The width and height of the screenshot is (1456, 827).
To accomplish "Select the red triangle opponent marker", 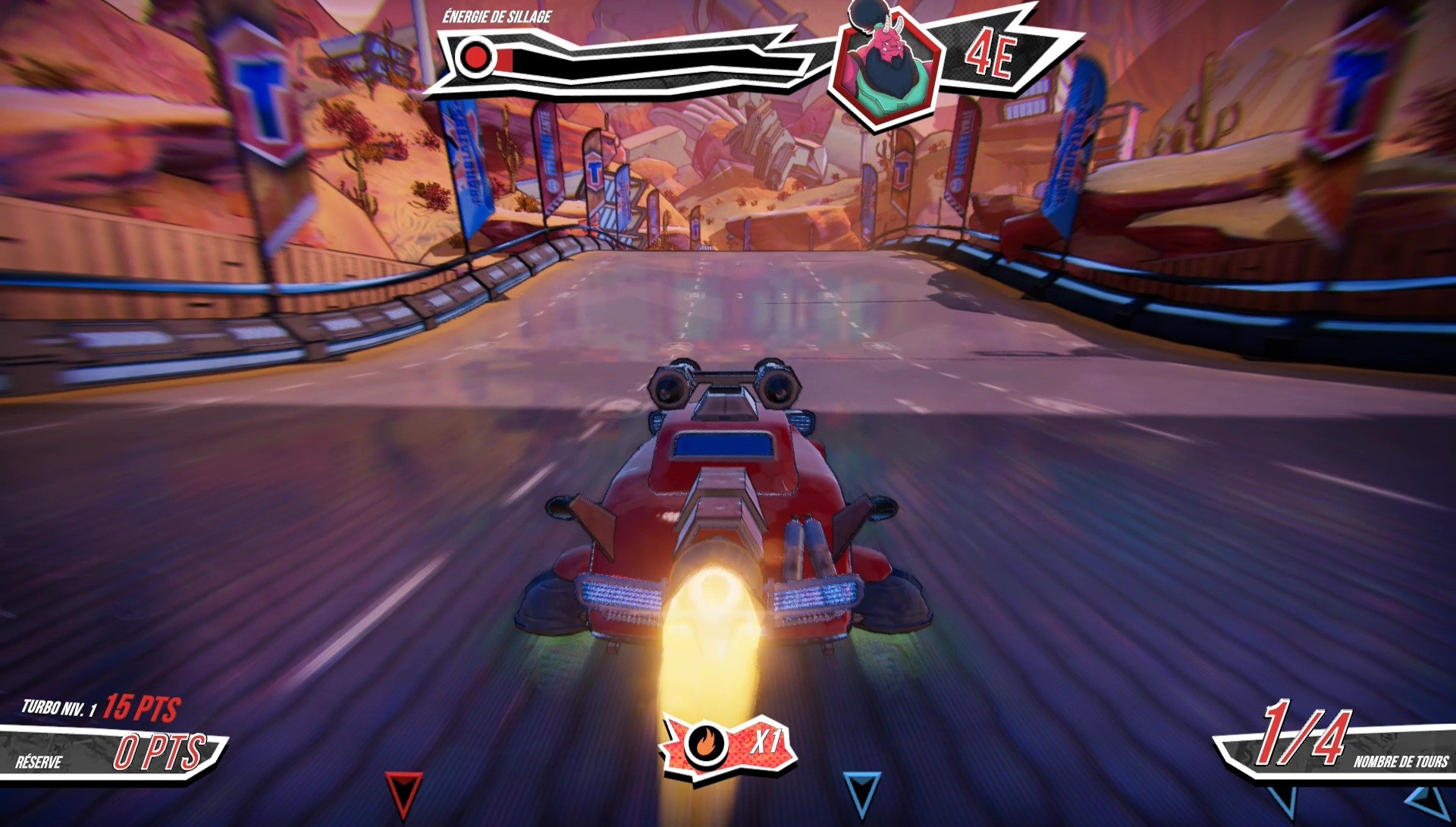I will point(403,792).
